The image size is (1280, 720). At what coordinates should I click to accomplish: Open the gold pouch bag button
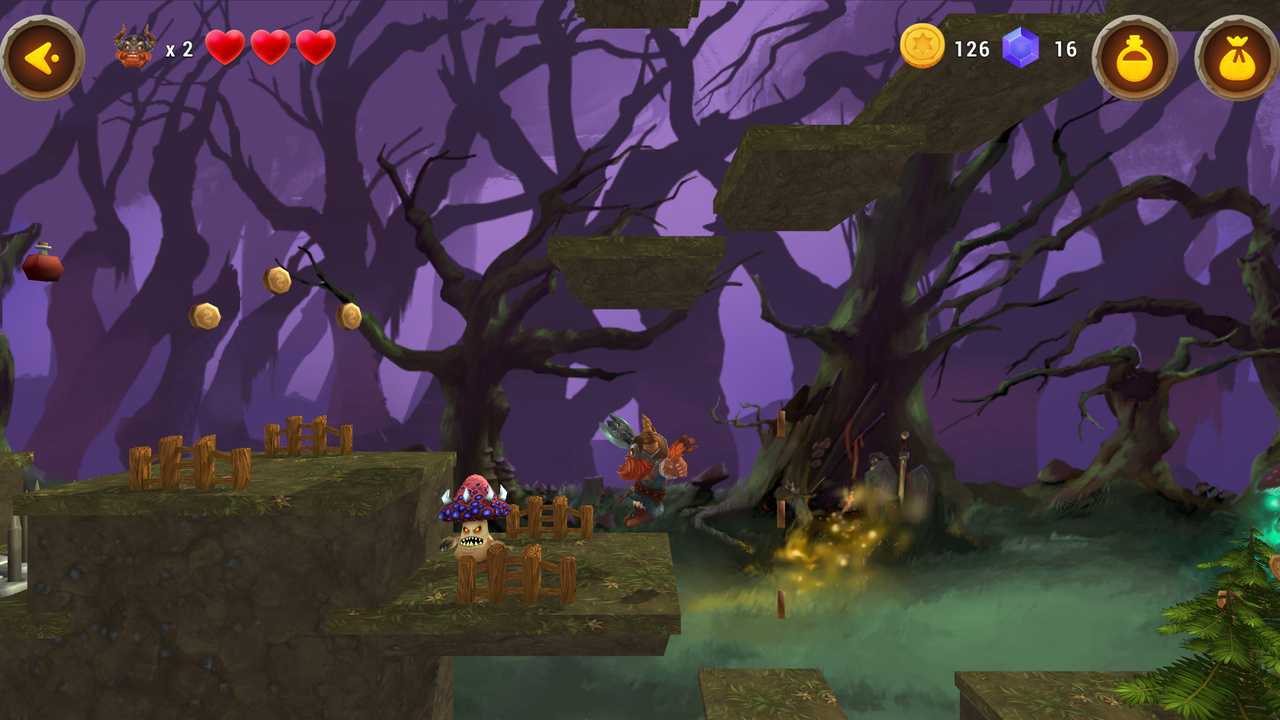(x=1237, y=58)
